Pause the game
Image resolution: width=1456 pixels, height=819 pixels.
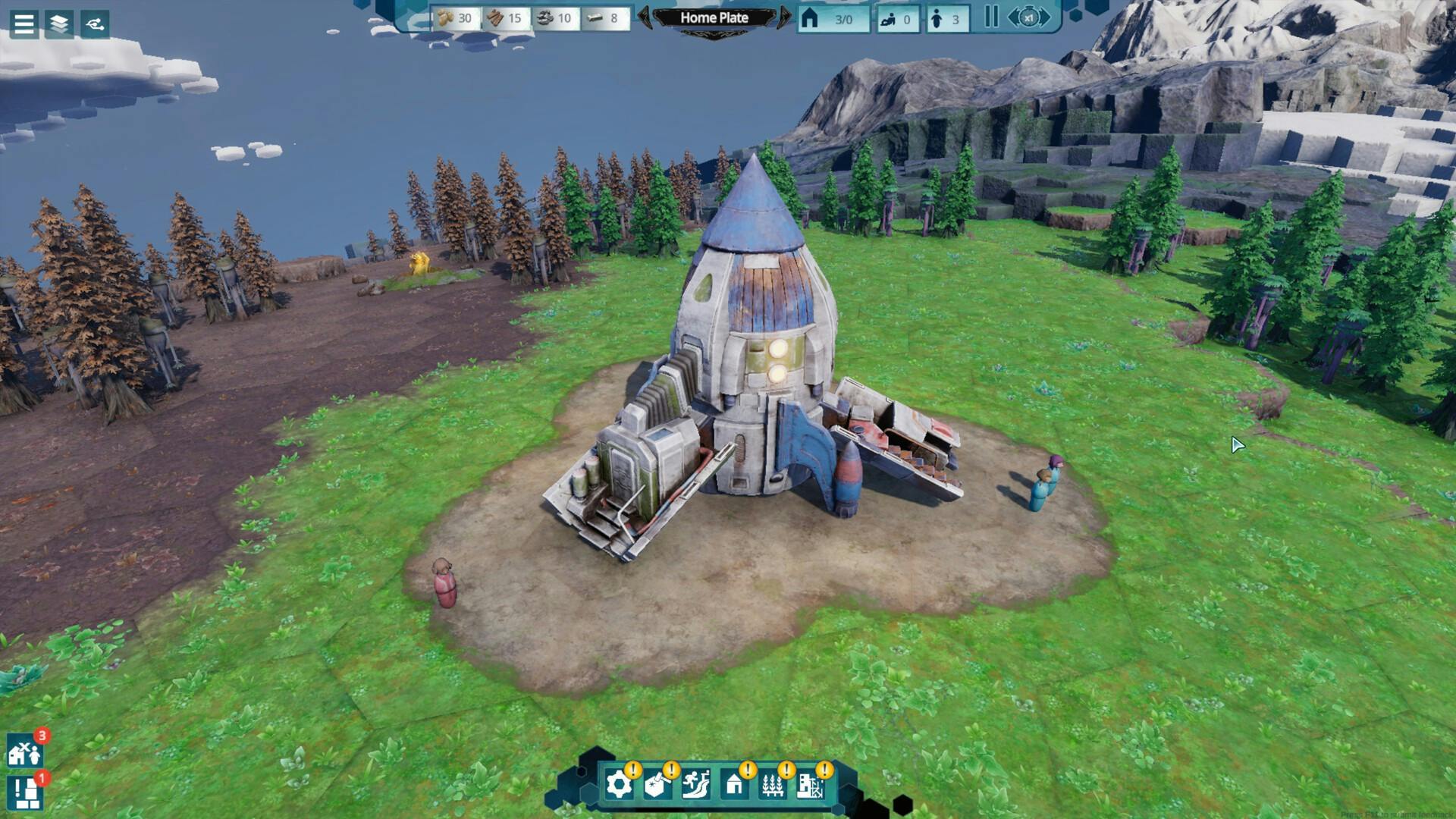tap(991, 17)
